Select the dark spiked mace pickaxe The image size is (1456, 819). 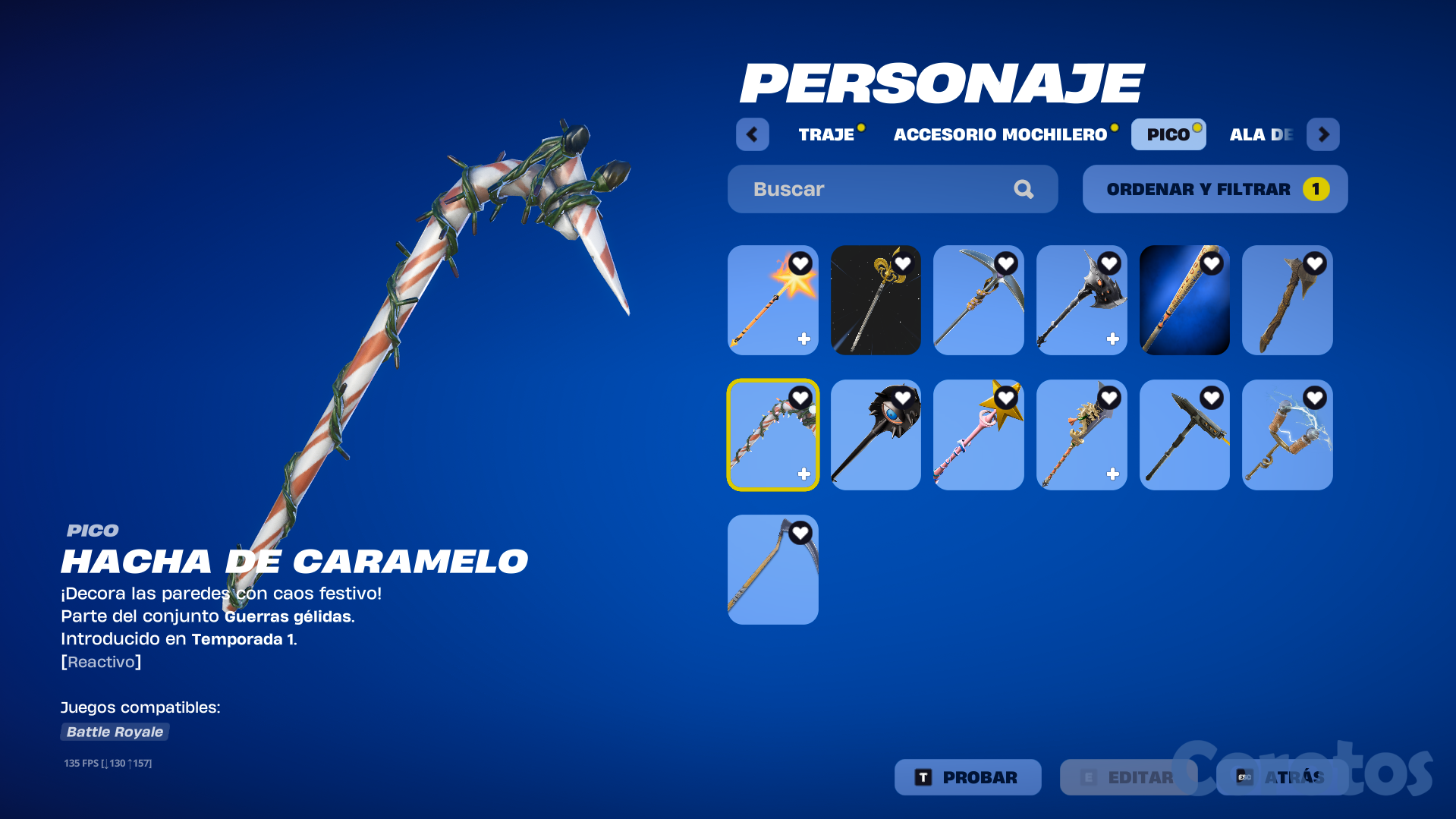(x=876, y=434)
